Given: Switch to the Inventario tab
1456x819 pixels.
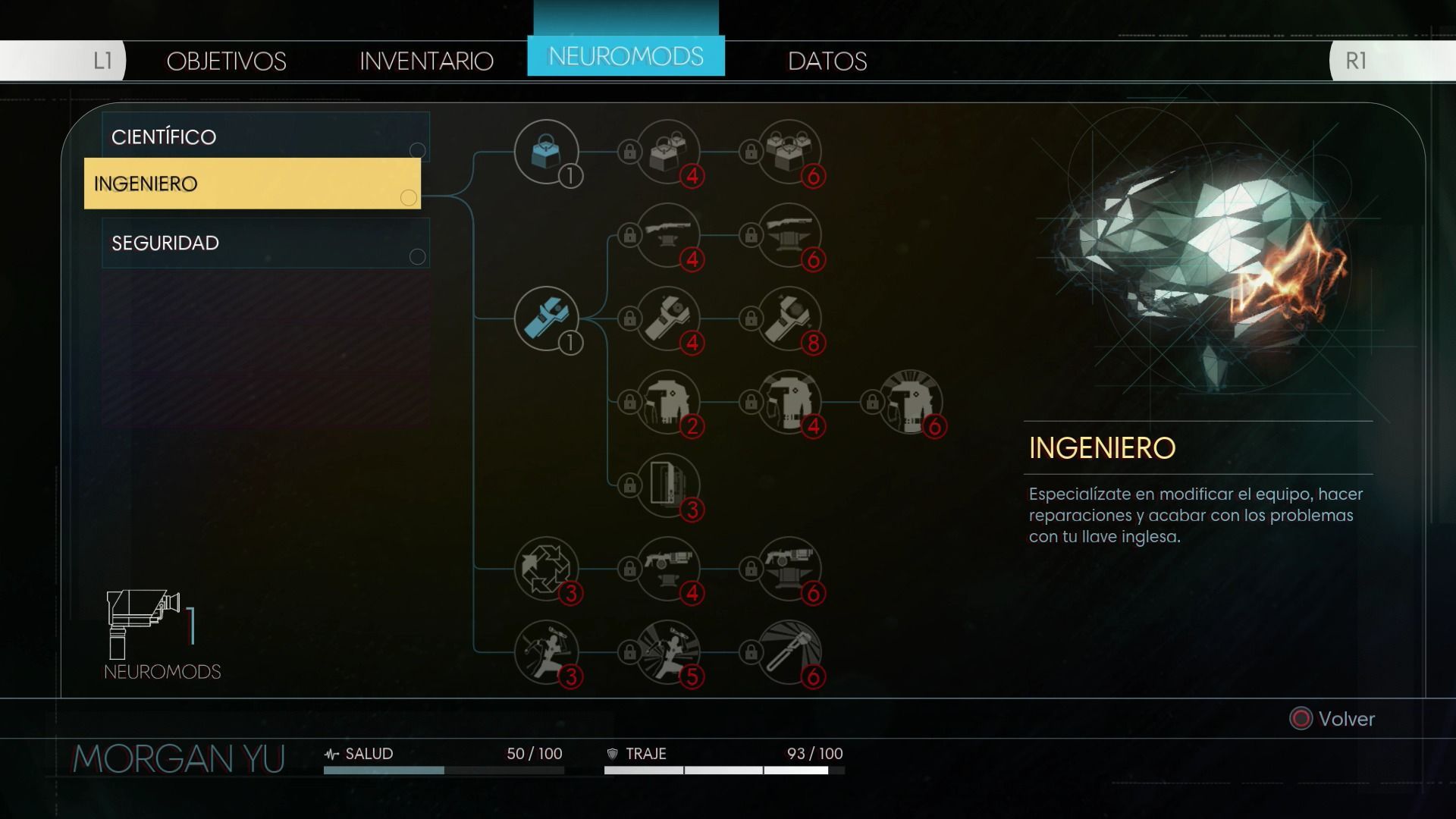Looking at the screenshot, I should coord(426,61).
